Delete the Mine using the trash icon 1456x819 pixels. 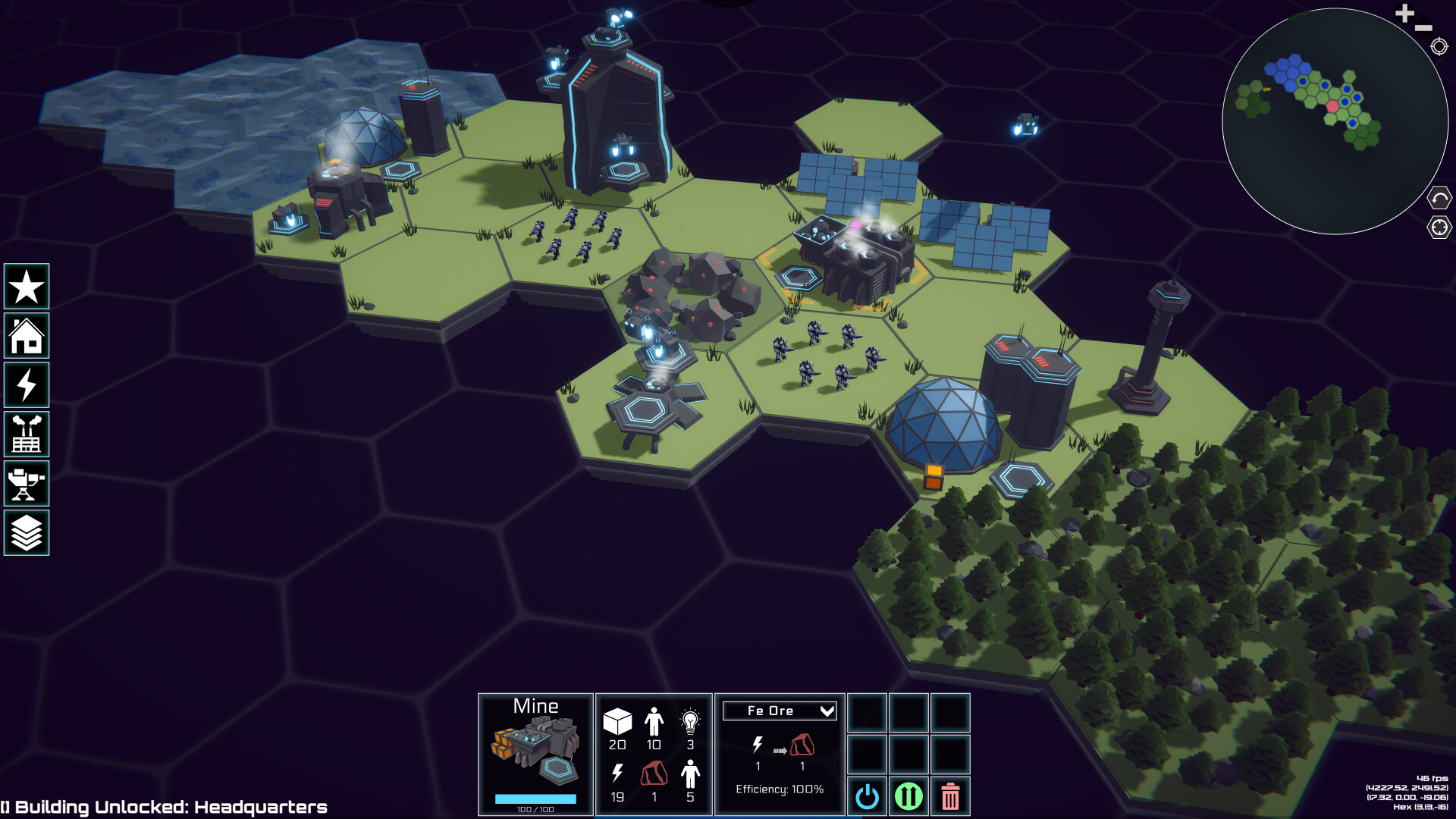950,796
